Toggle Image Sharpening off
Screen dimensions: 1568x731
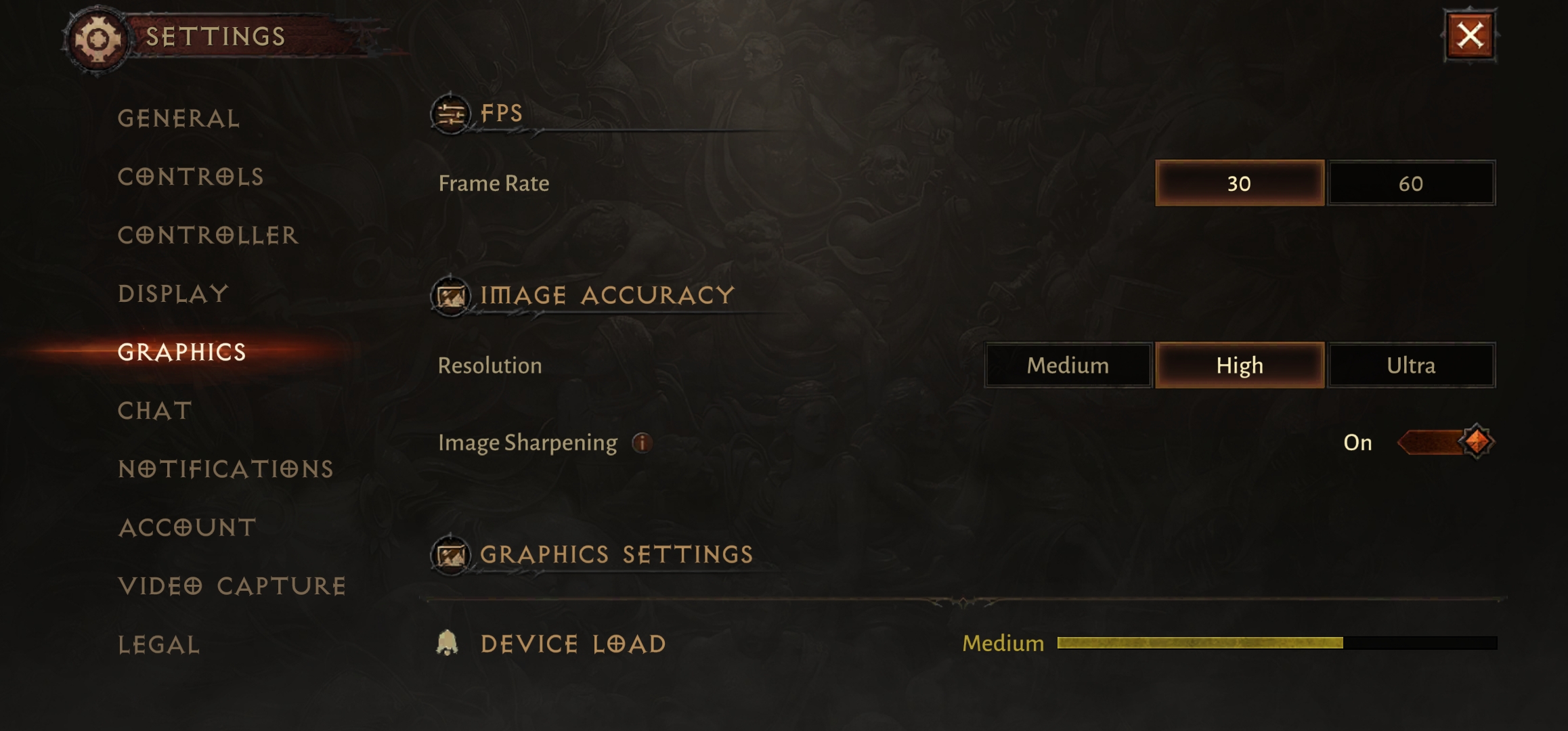coord(1445,443)
